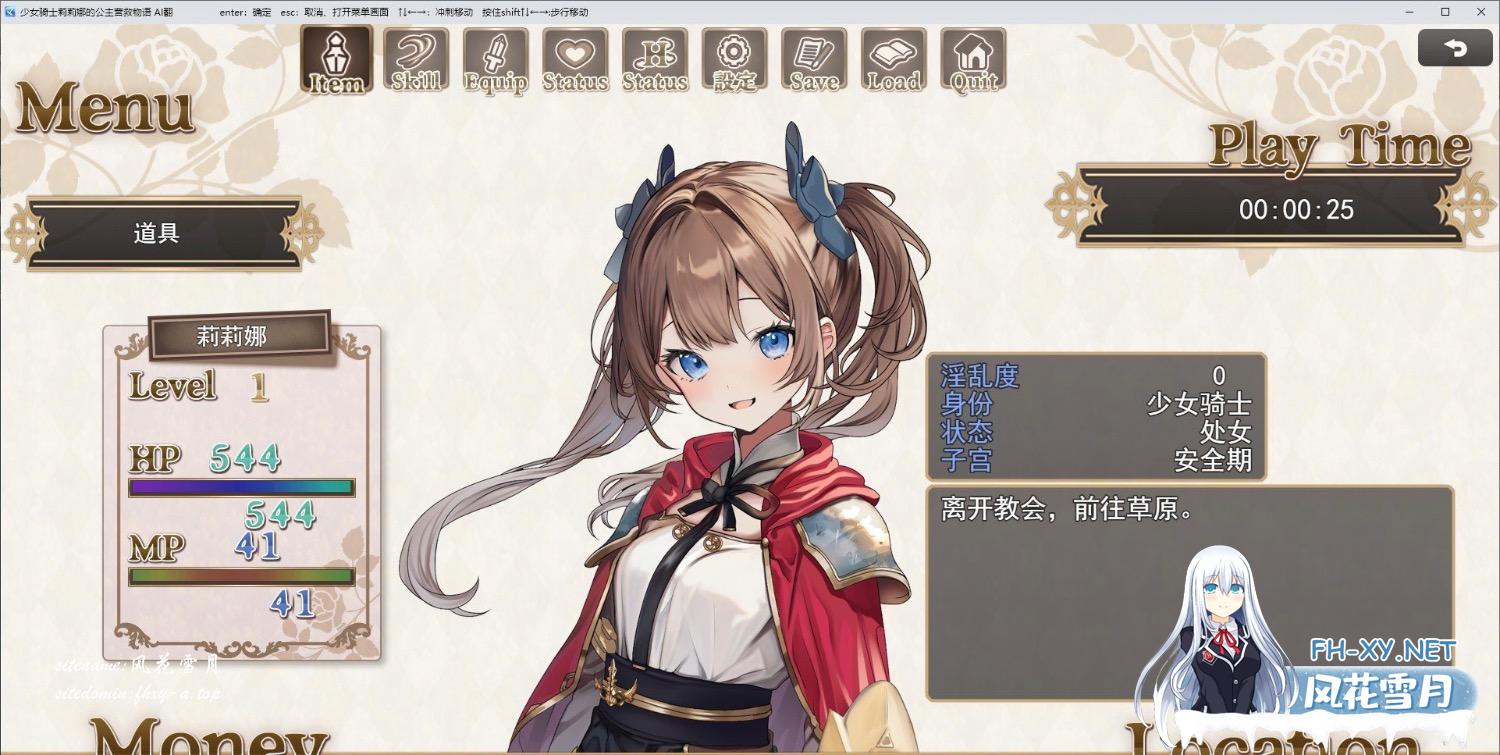Open the H-icon Status menu
The width and height of the screenshot is (1500, 755).
(x=655, y=59)
